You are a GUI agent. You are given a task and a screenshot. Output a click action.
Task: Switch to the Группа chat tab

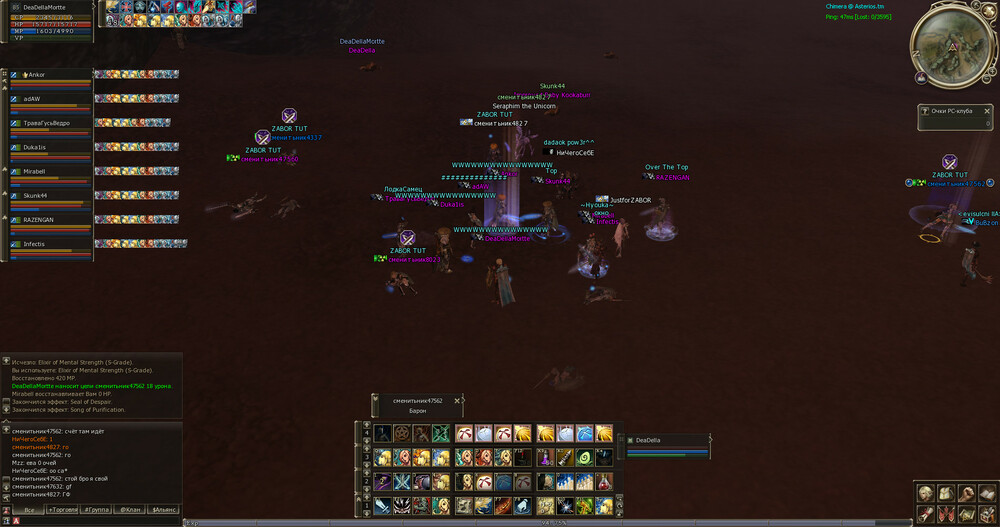point(97,509)
